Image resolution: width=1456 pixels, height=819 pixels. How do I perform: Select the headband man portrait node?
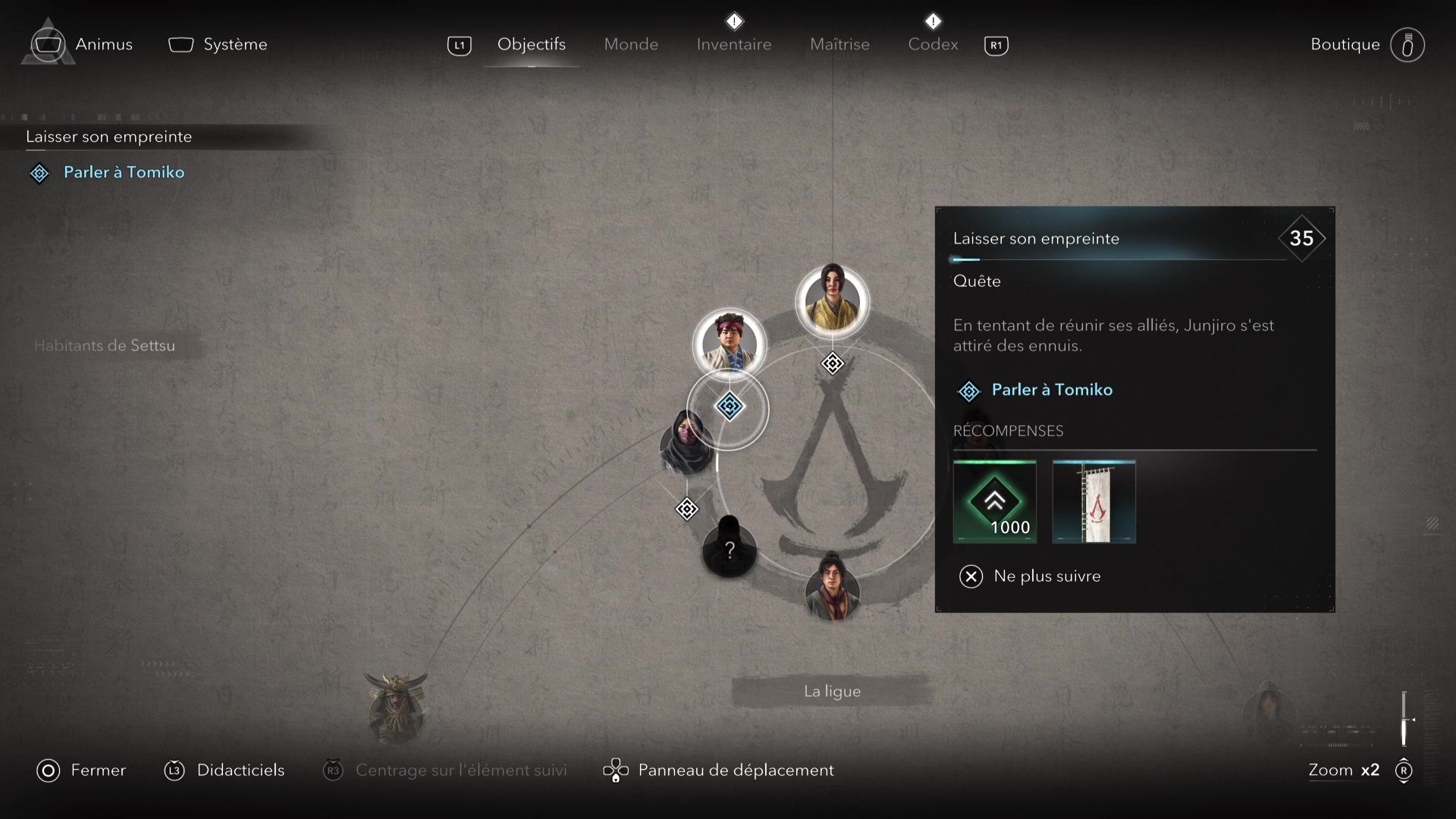click(x=730, y=343)
